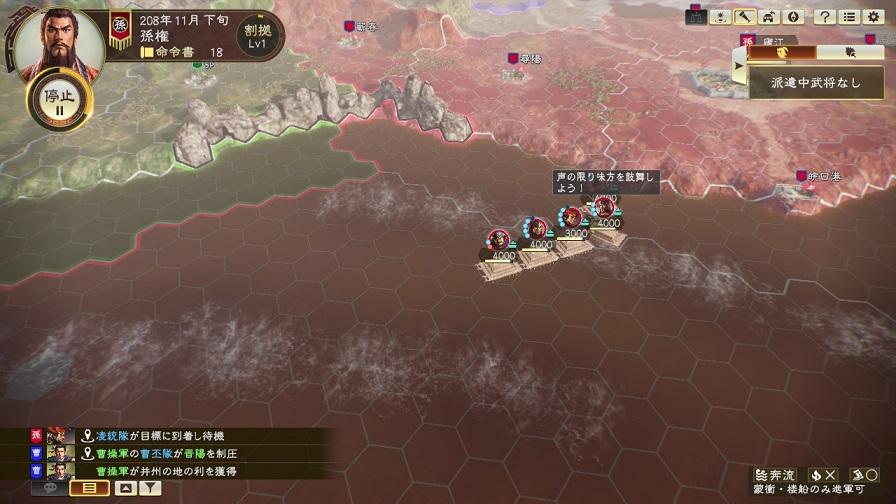The image size is (896, 504).
Task: Open Sun Quan's ruler portrait
Action: 45,41
